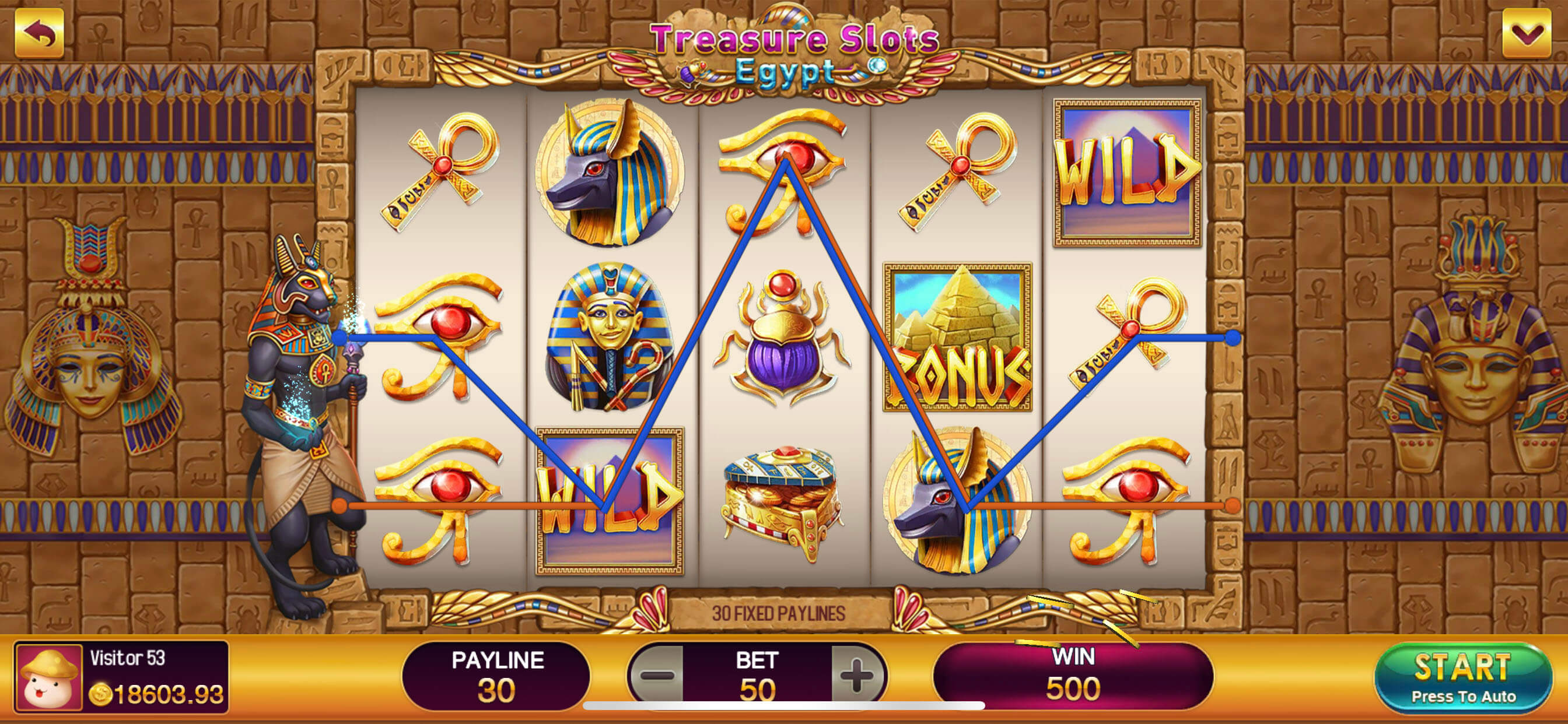Increase the bet with plus button

(857, 674)
